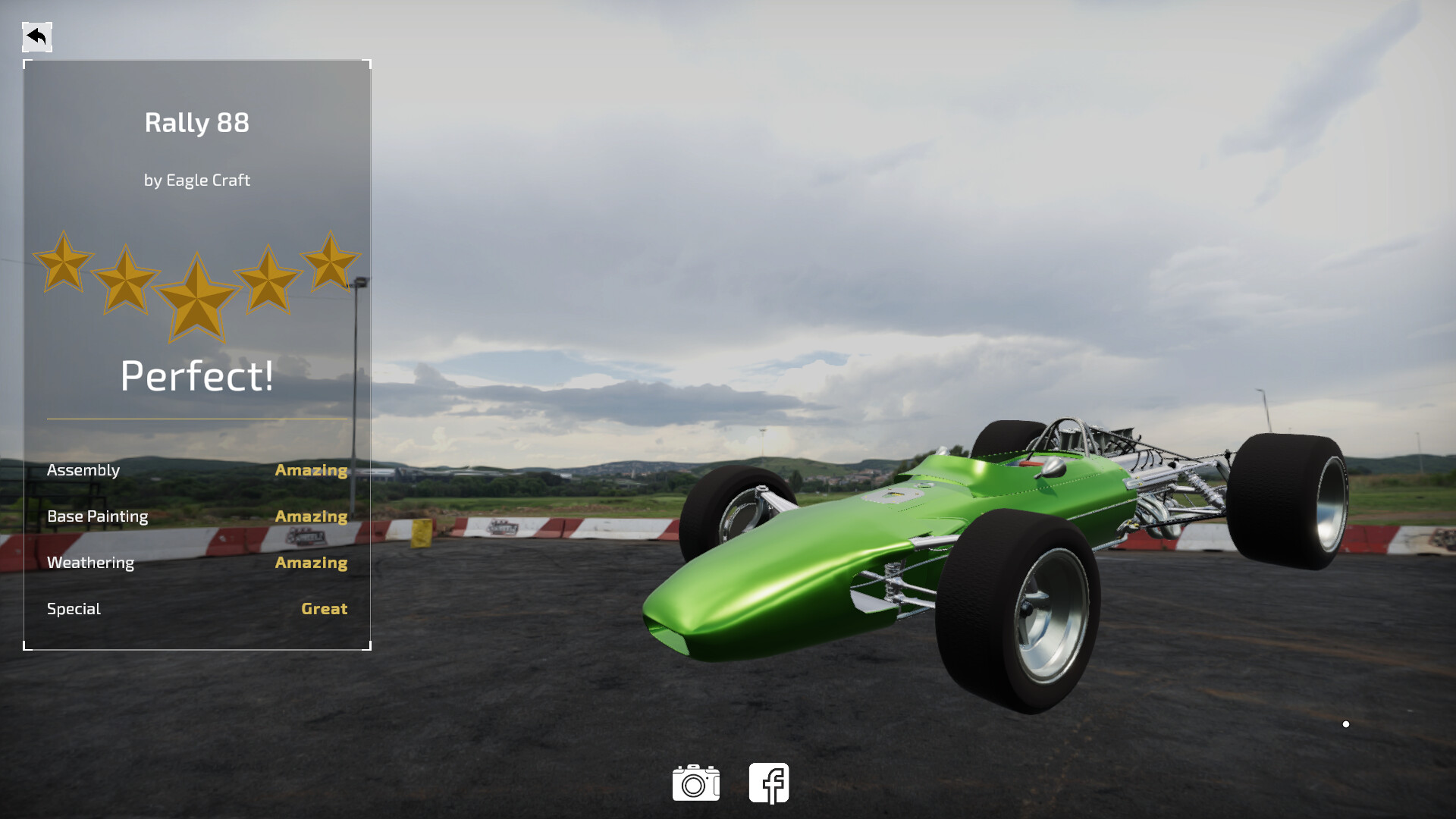The width and height of the screenshot is (1456, 819).
Task: Click the back arrow in top-left corner
Action: (x=36, y=36)
